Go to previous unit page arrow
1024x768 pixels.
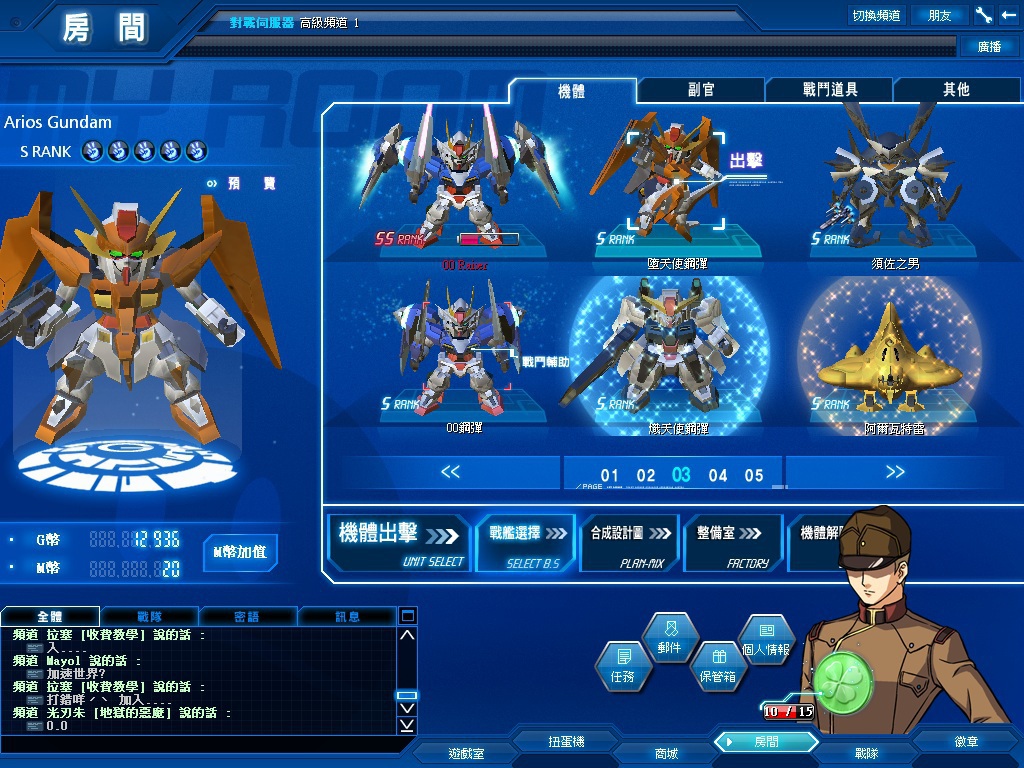click(450, 473)
